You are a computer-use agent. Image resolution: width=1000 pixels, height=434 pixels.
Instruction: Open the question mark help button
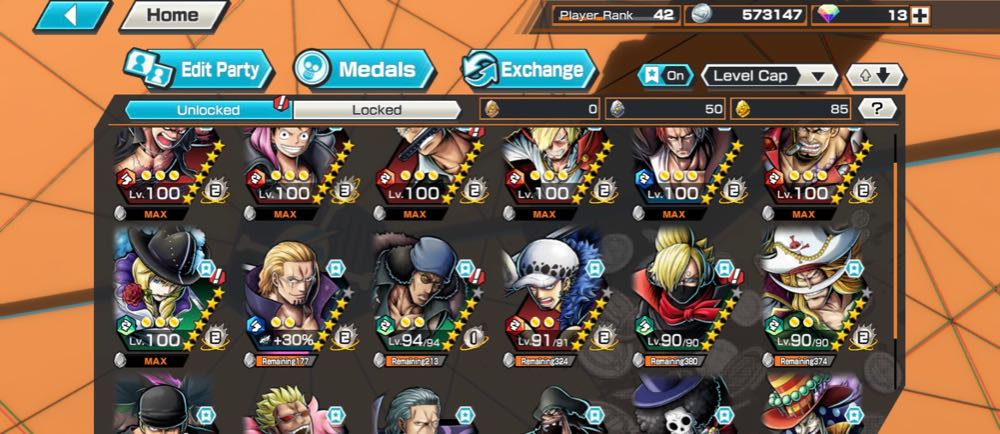(876, 109)
